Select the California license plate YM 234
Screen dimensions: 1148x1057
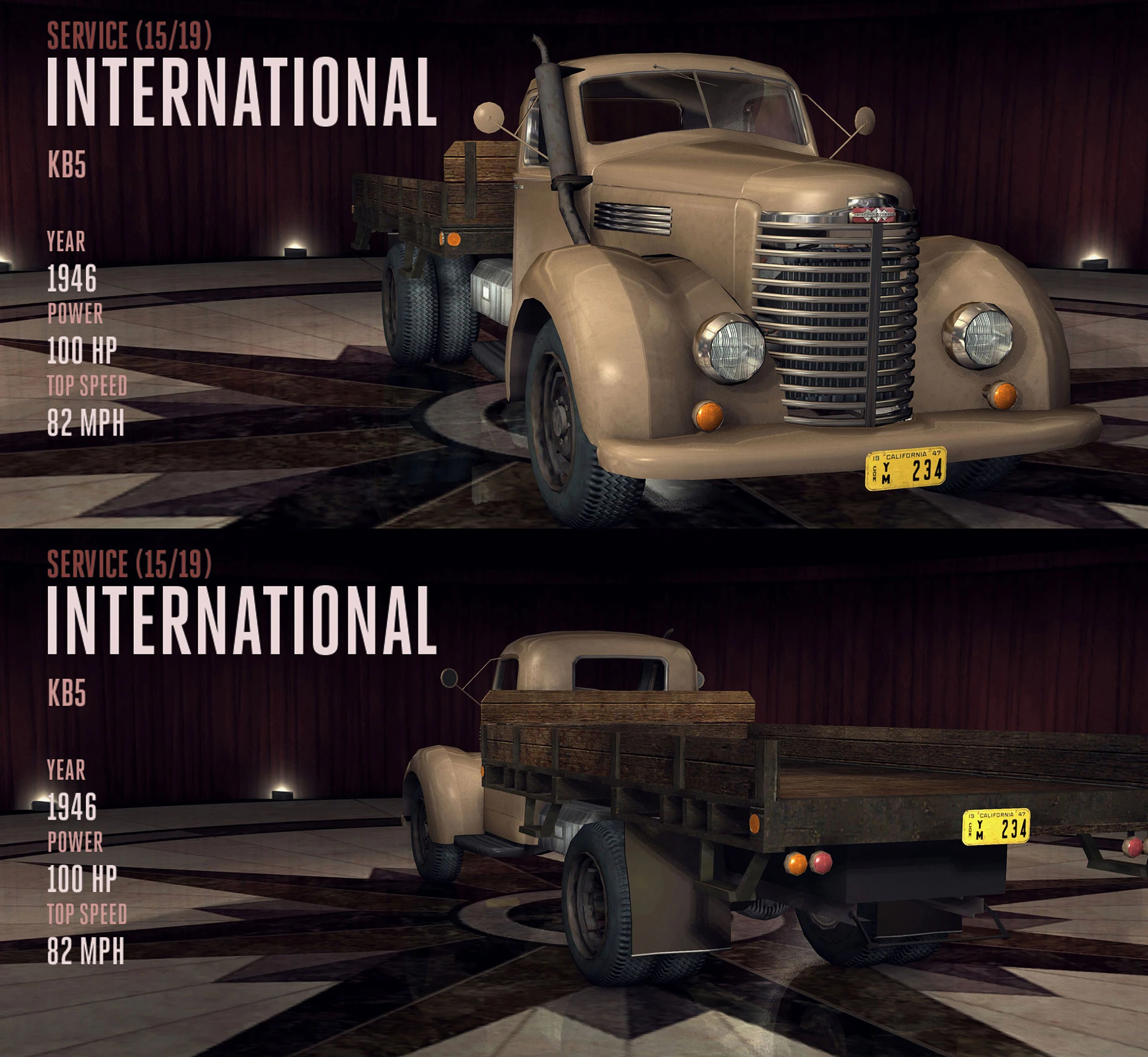(x=903, y=470)
